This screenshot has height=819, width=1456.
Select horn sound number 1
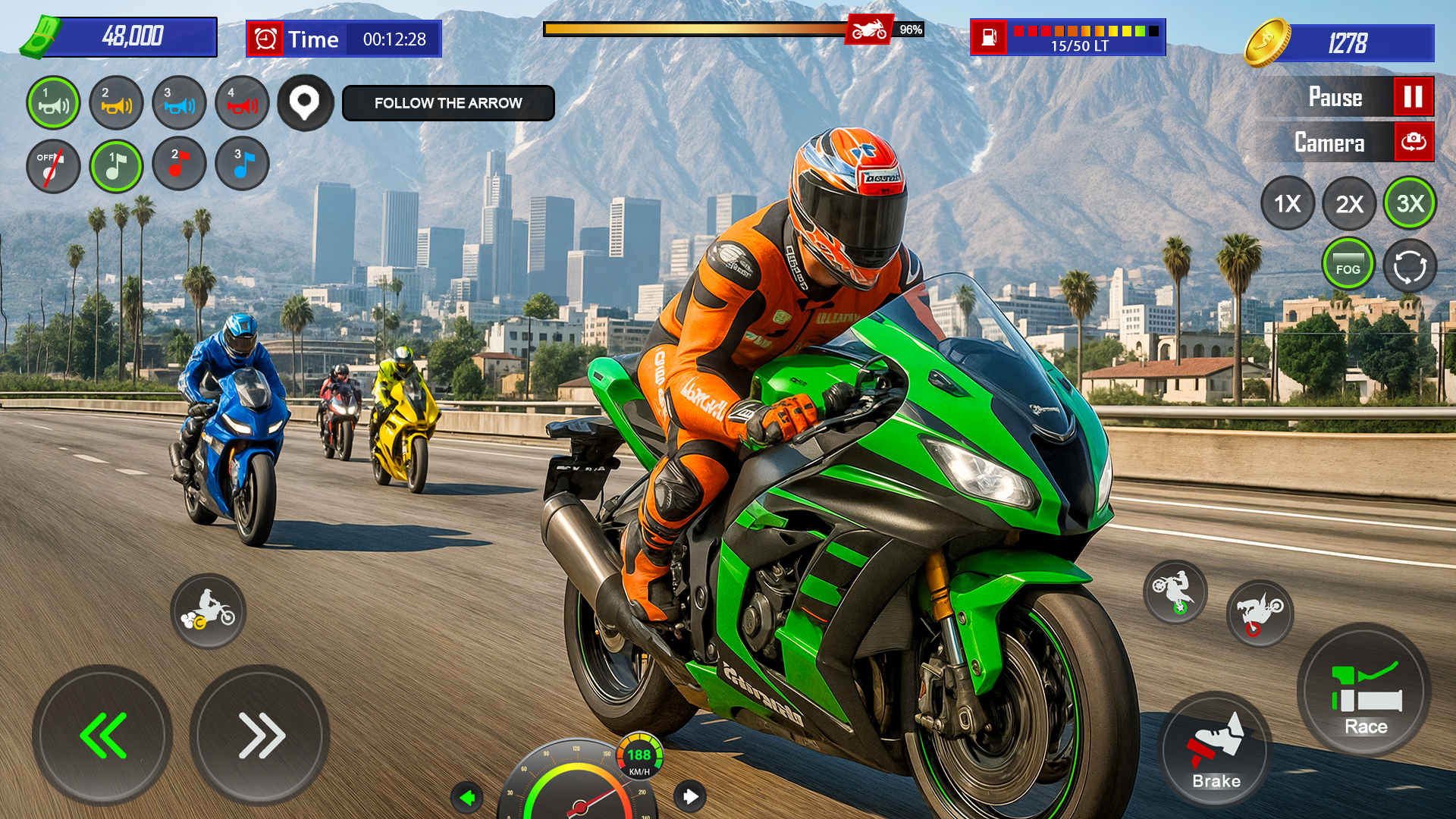click(x=53, y=103)
